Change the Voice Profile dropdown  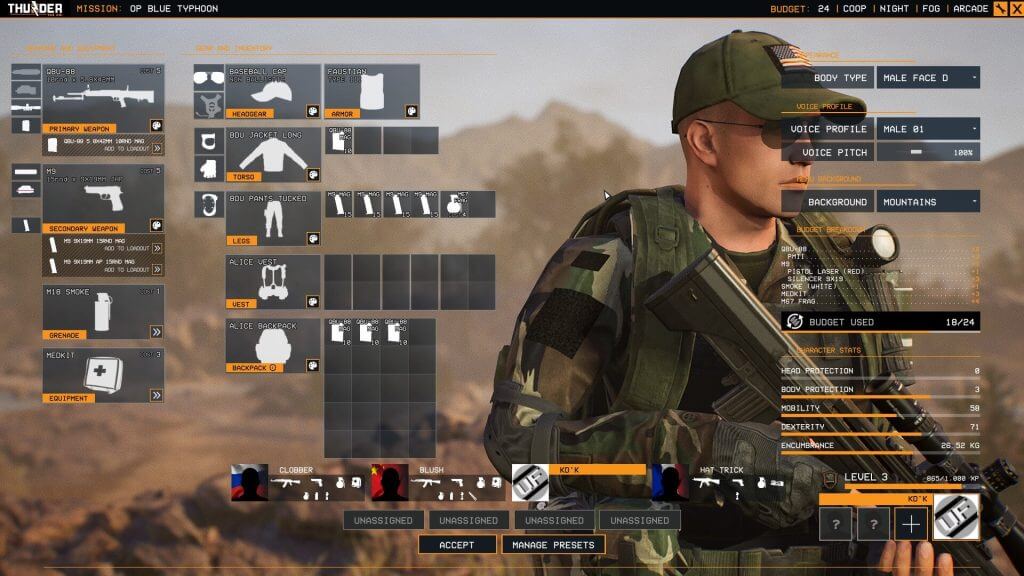pos(927,129)
